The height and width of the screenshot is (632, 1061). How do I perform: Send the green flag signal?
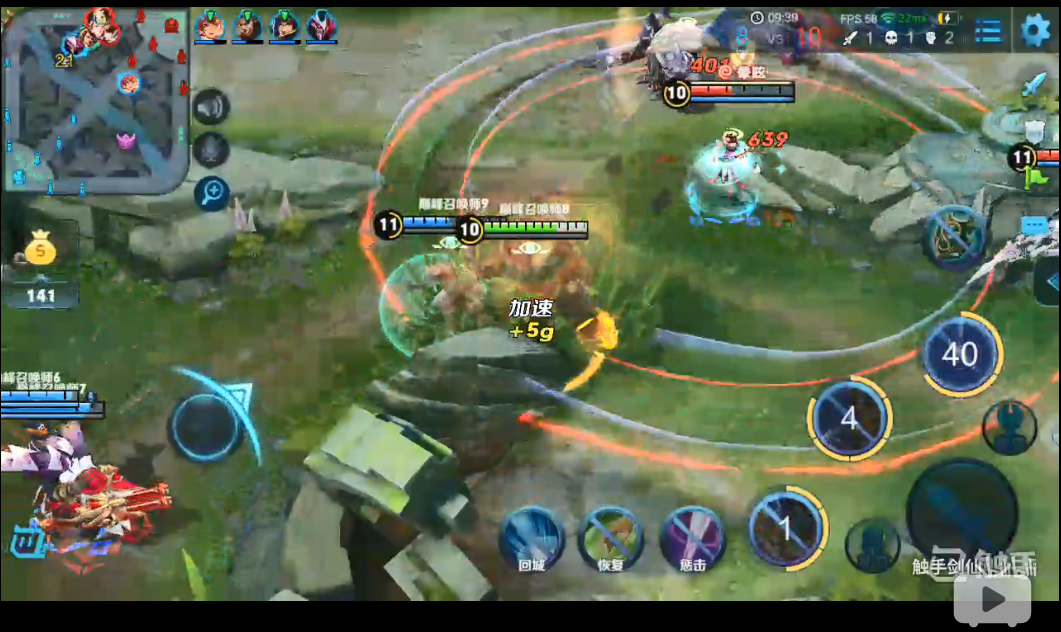[1033, 179]
